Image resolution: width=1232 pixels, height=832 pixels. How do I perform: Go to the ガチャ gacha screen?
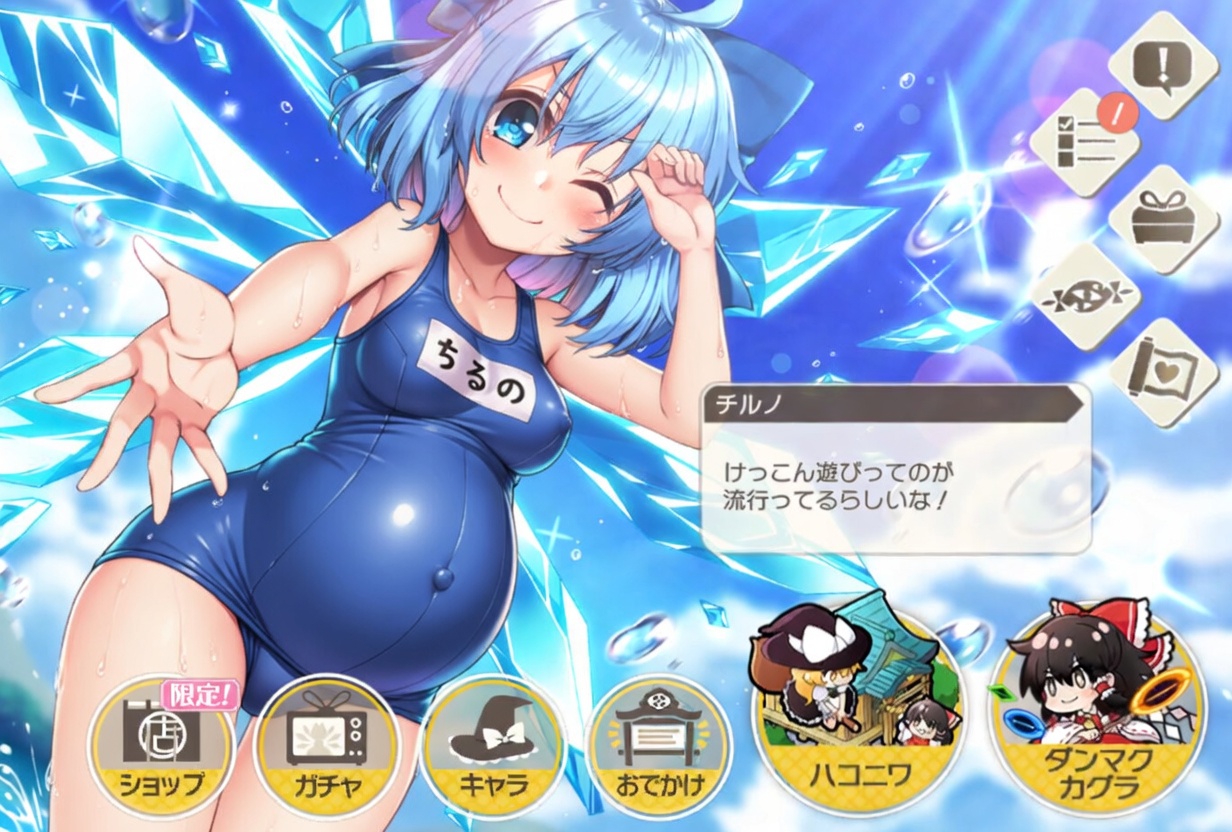tap(327, 747)
